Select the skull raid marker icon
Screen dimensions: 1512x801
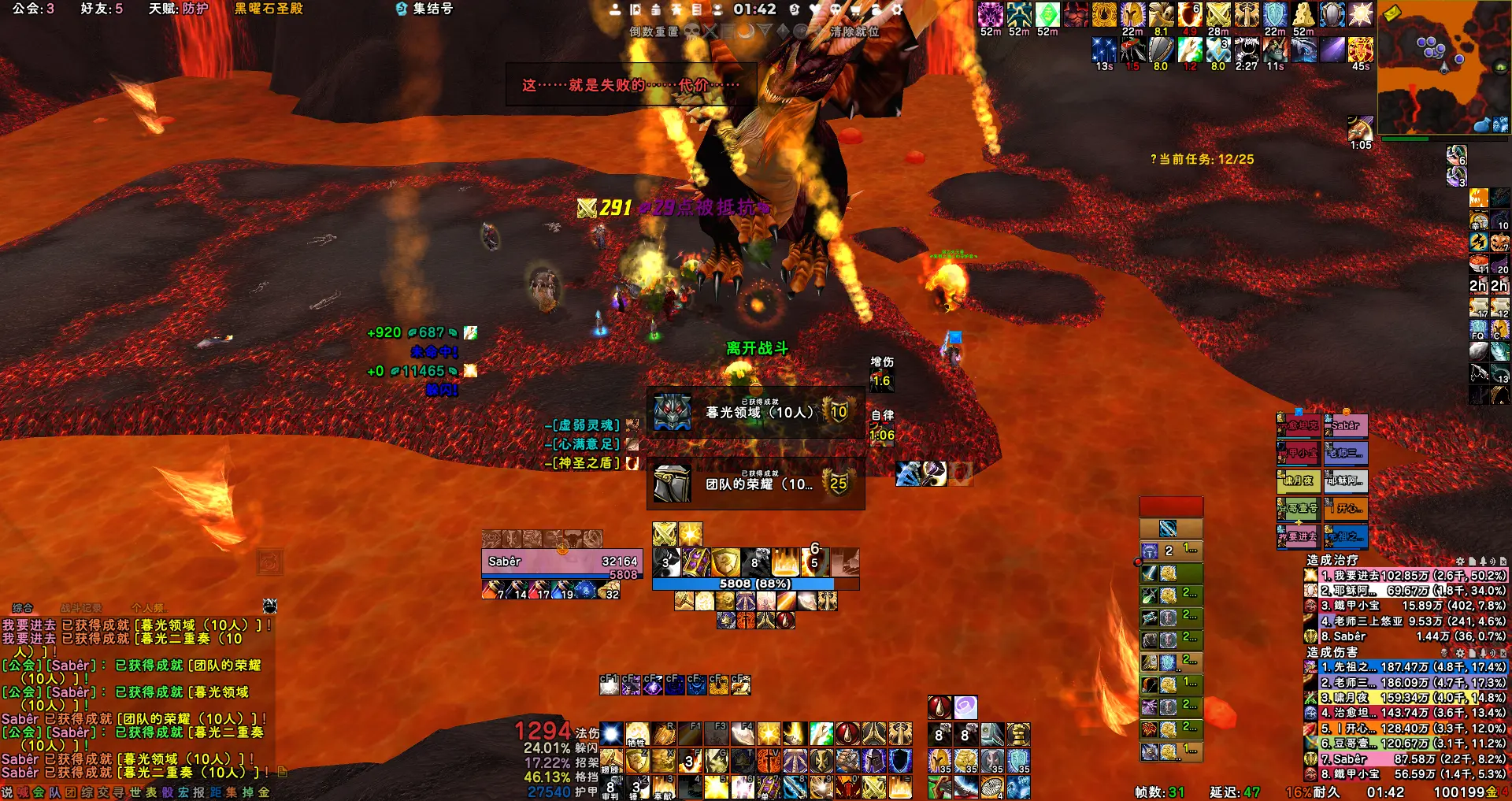pos(691,32)
